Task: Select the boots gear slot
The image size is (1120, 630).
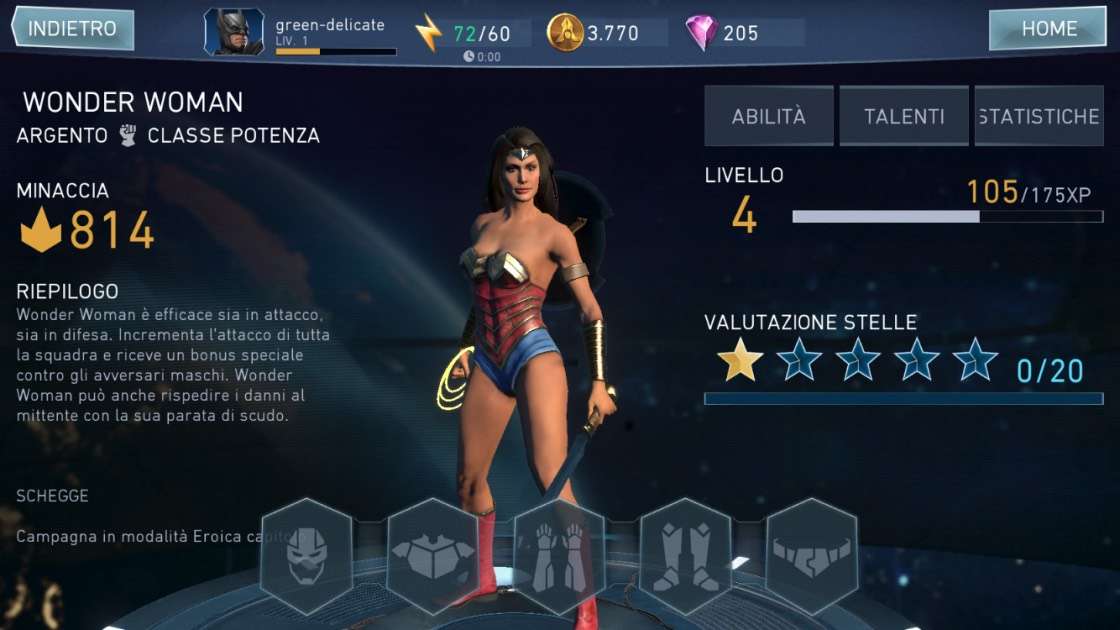Action: [x=686, y=556]
